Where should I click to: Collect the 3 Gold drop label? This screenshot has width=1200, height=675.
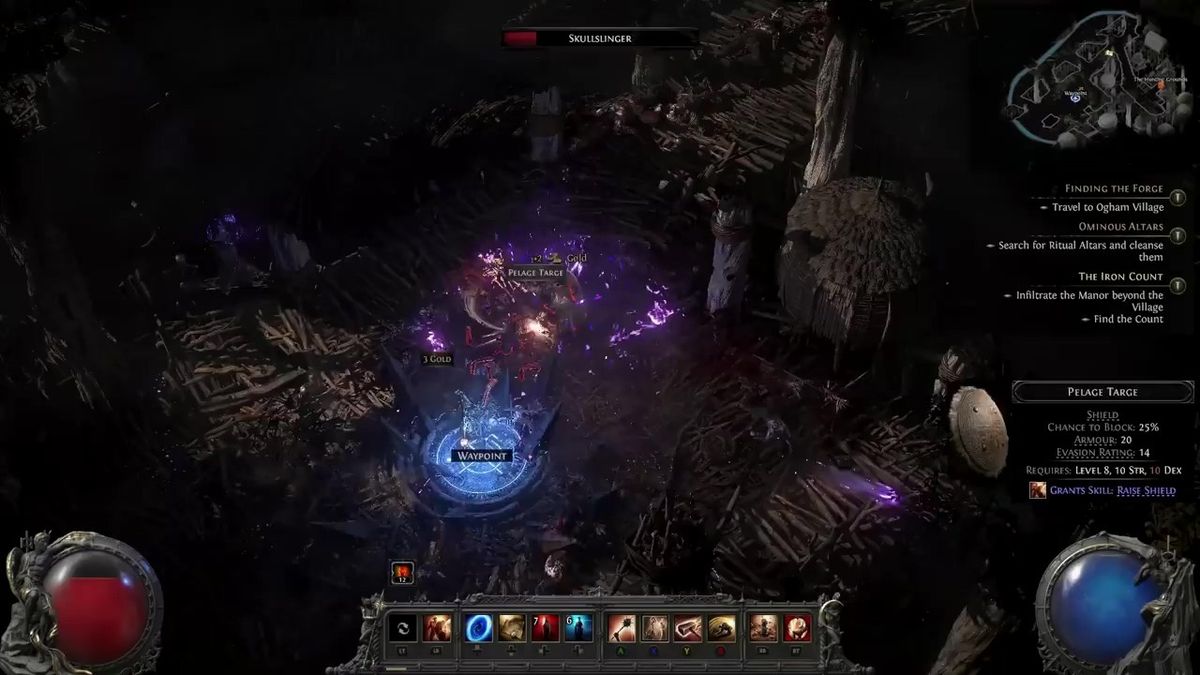click(x=437, y=359)
